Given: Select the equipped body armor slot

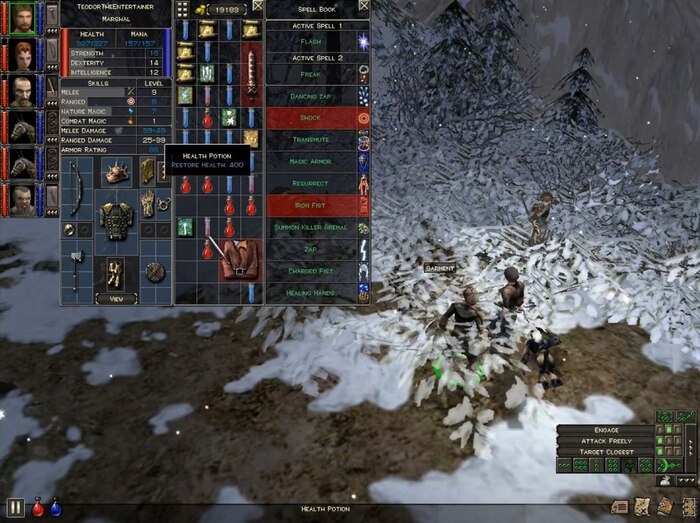Looking at the screenshot, I should (x=116, y=218).
